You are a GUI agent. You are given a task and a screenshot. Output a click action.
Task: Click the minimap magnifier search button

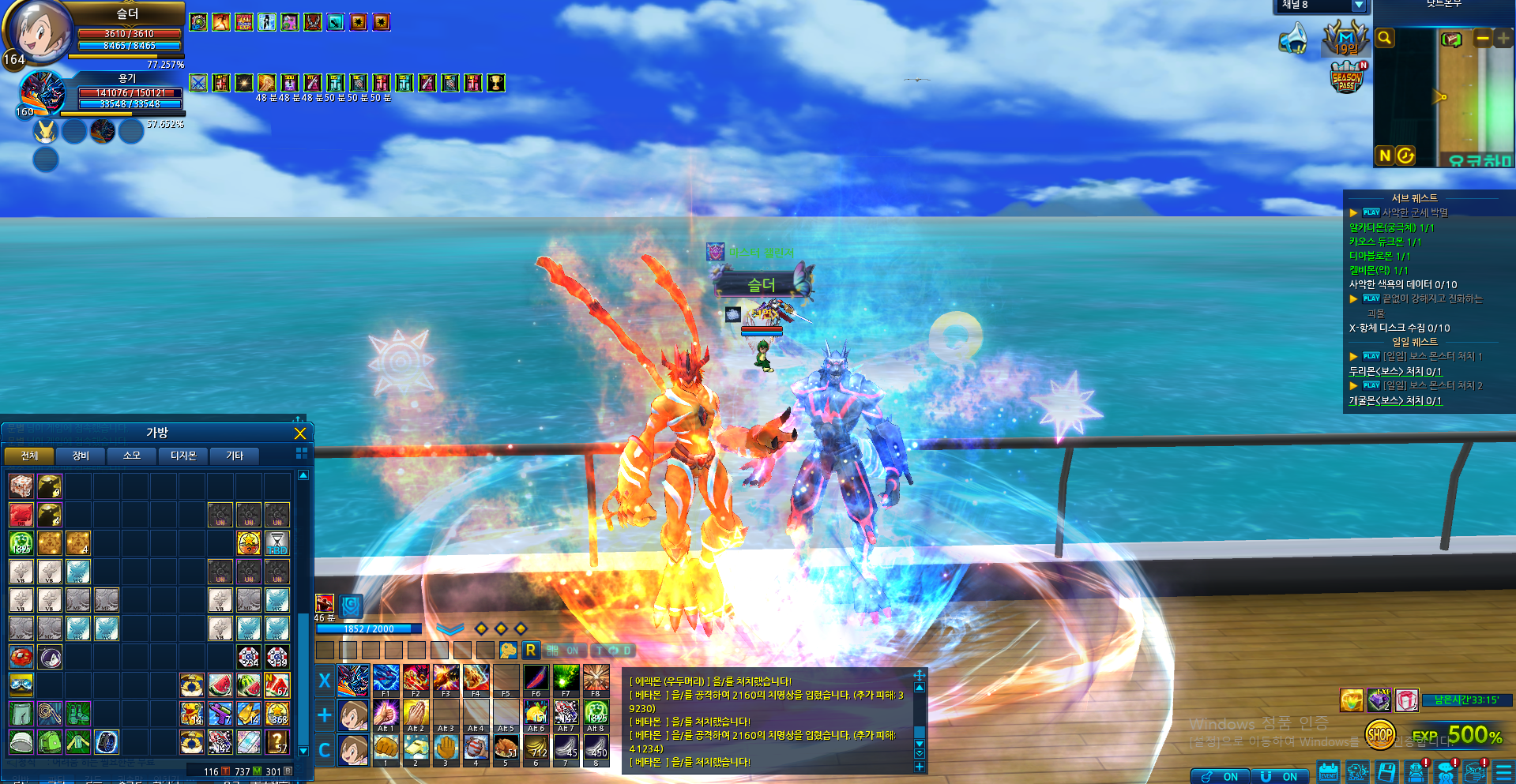[x=1384, y=38]
